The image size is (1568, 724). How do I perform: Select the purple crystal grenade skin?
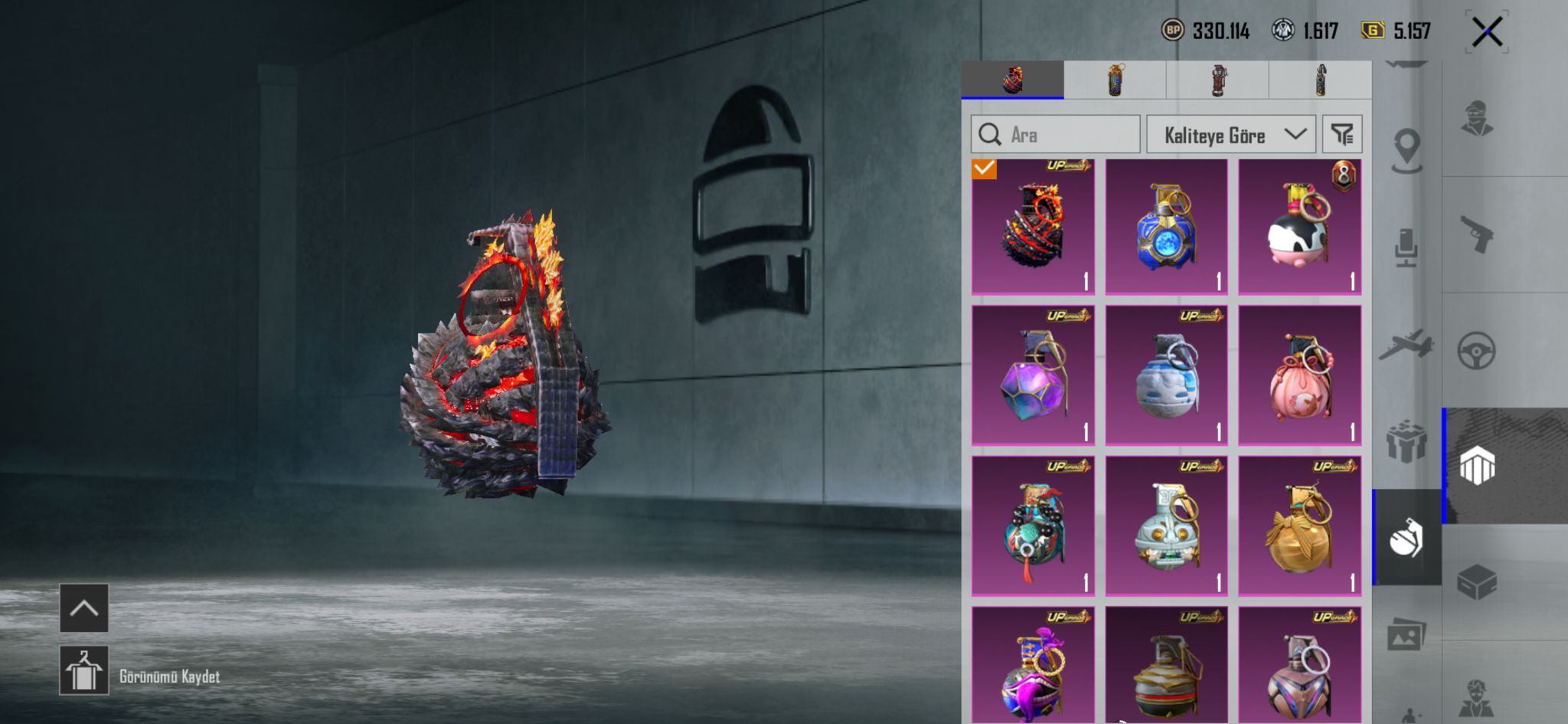[1033, 375]
